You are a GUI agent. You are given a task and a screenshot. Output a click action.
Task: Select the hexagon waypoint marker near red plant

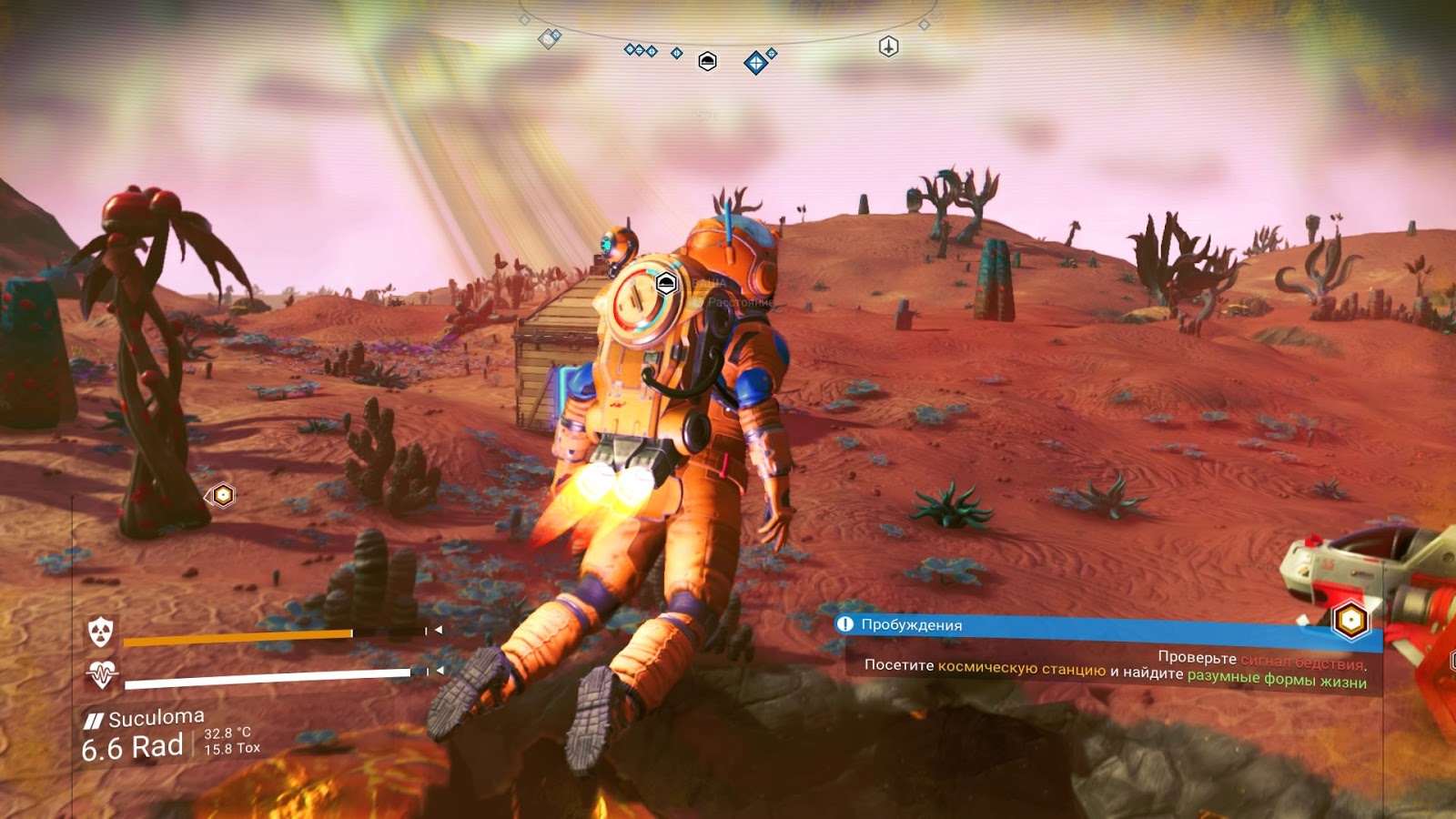coord(222,495)
